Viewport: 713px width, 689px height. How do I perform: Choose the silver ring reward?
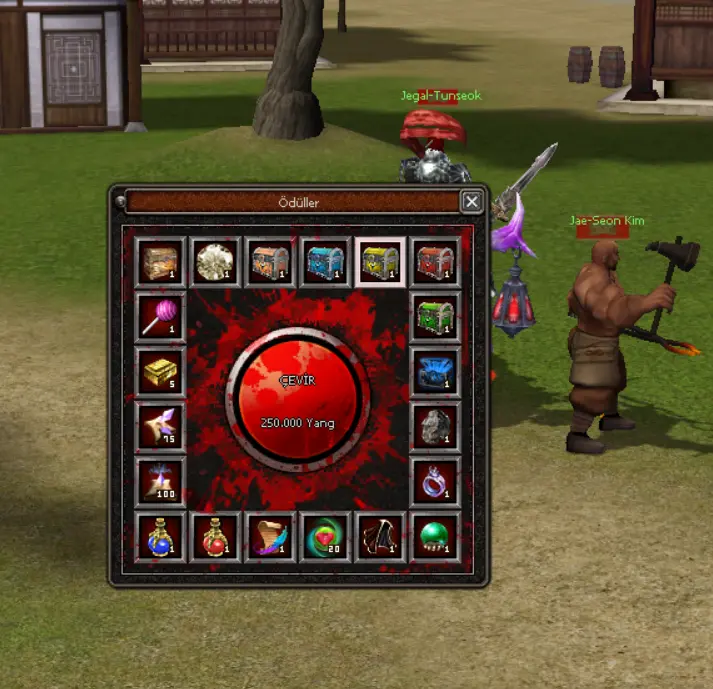pos(436,482)
